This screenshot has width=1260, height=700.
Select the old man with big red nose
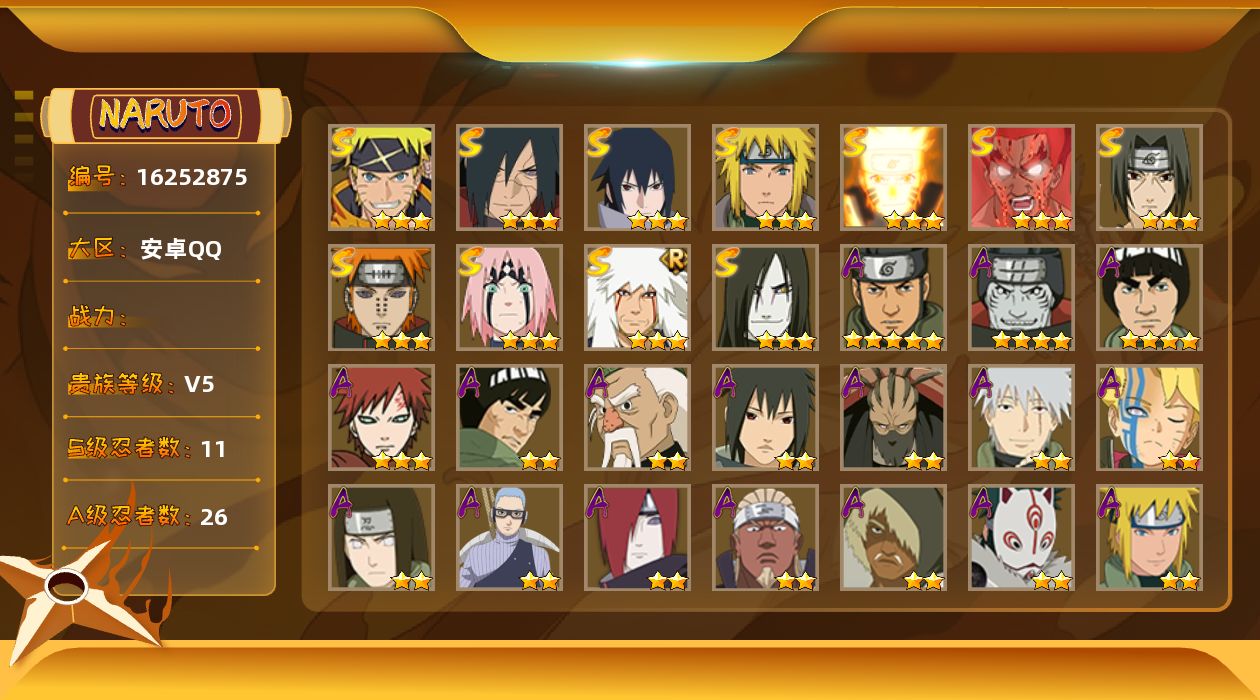pos(637,417)
